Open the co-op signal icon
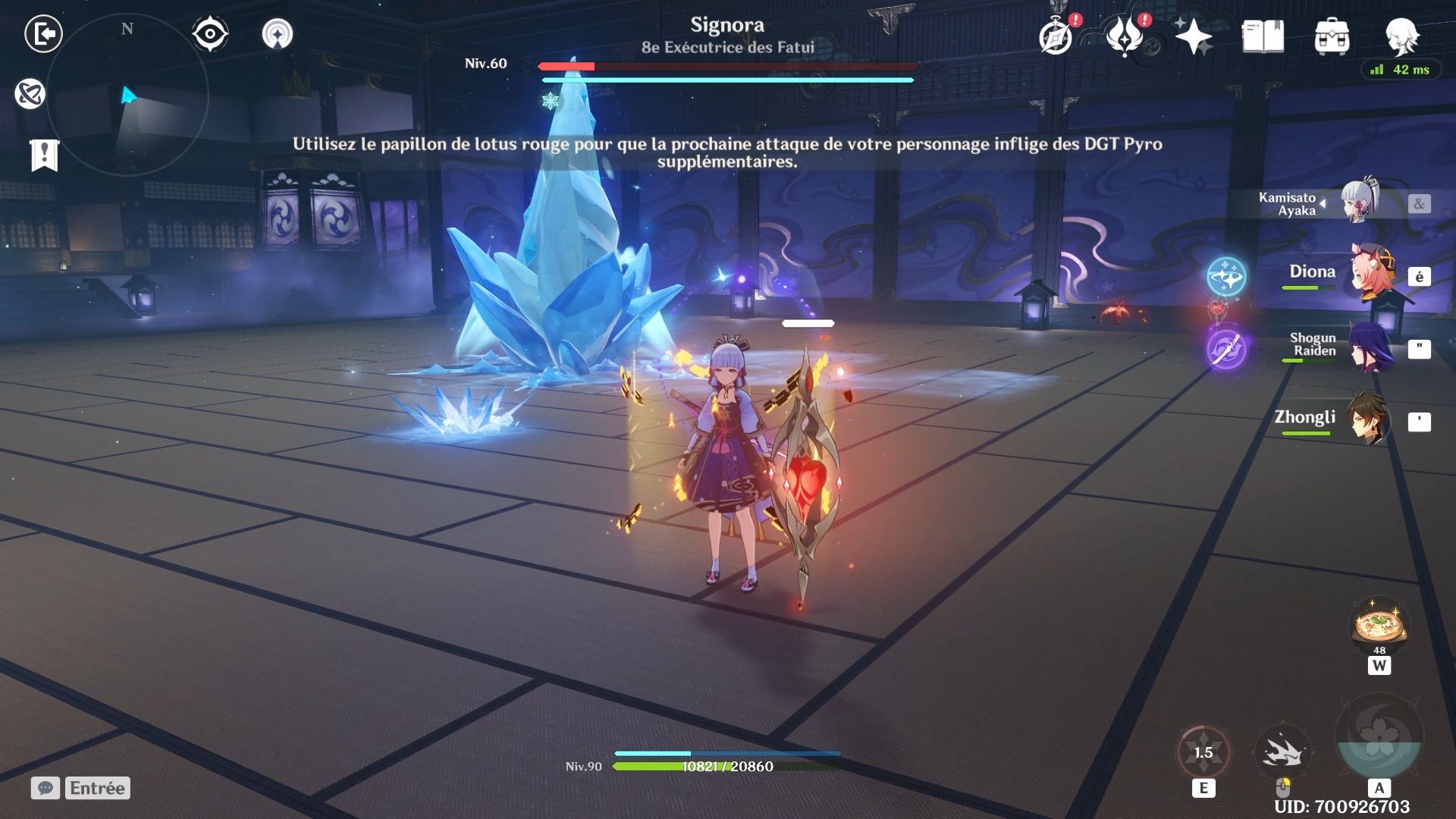 (x=278, y=34)
